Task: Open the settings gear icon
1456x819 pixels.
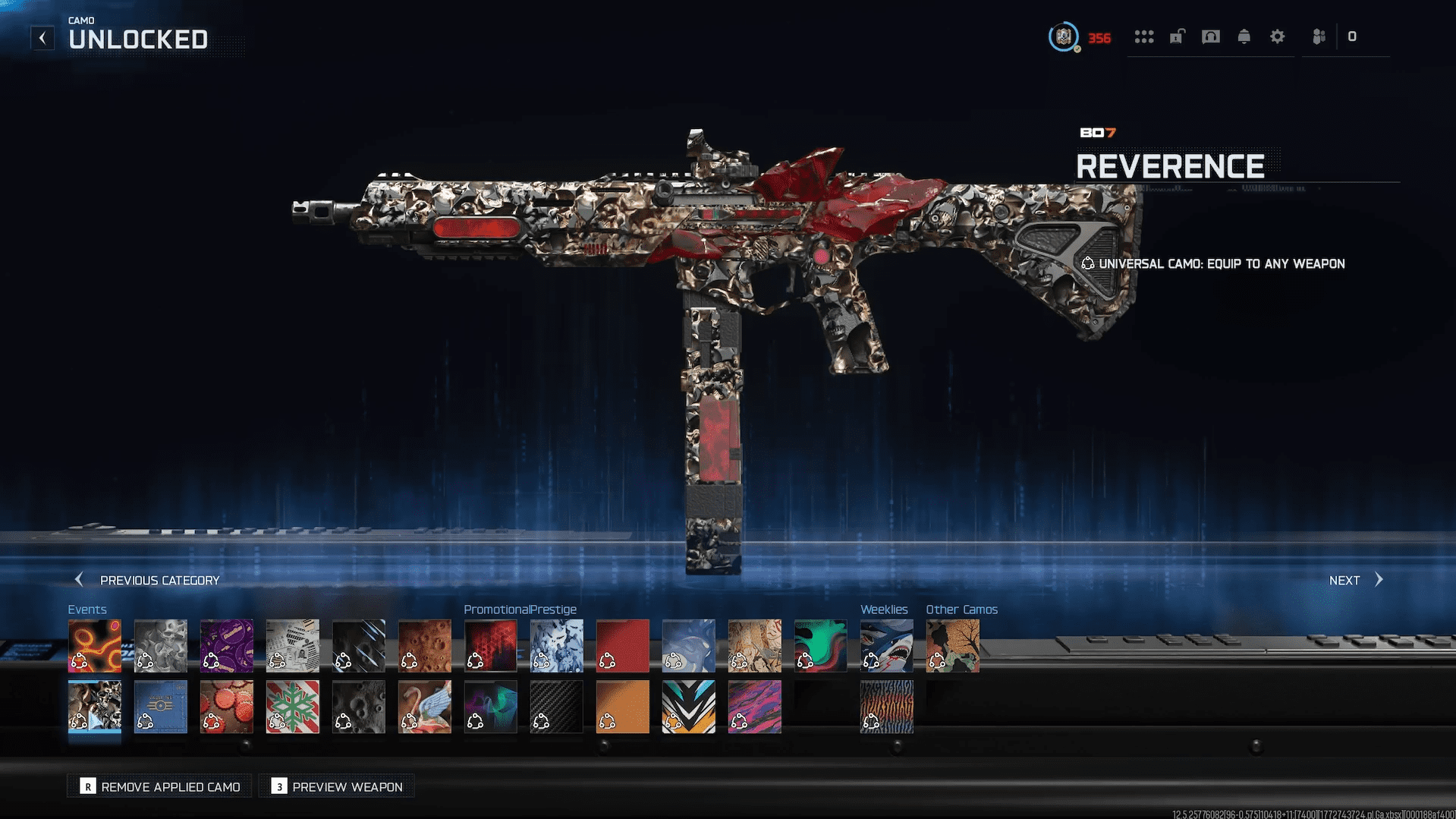Action: 1277,36
